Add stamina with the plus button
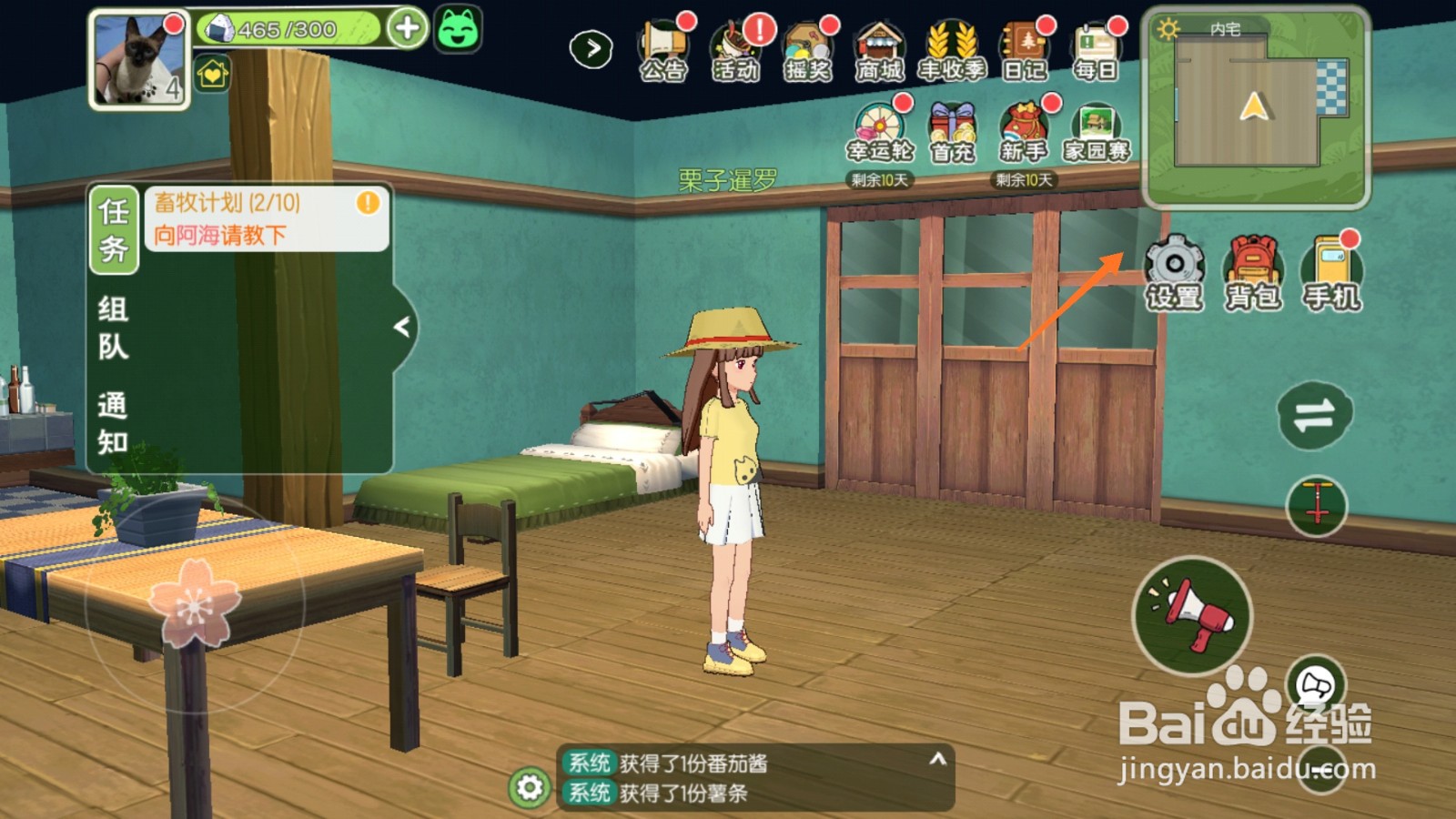Viewport: 1456px width, 819px height. pos(407,28)
